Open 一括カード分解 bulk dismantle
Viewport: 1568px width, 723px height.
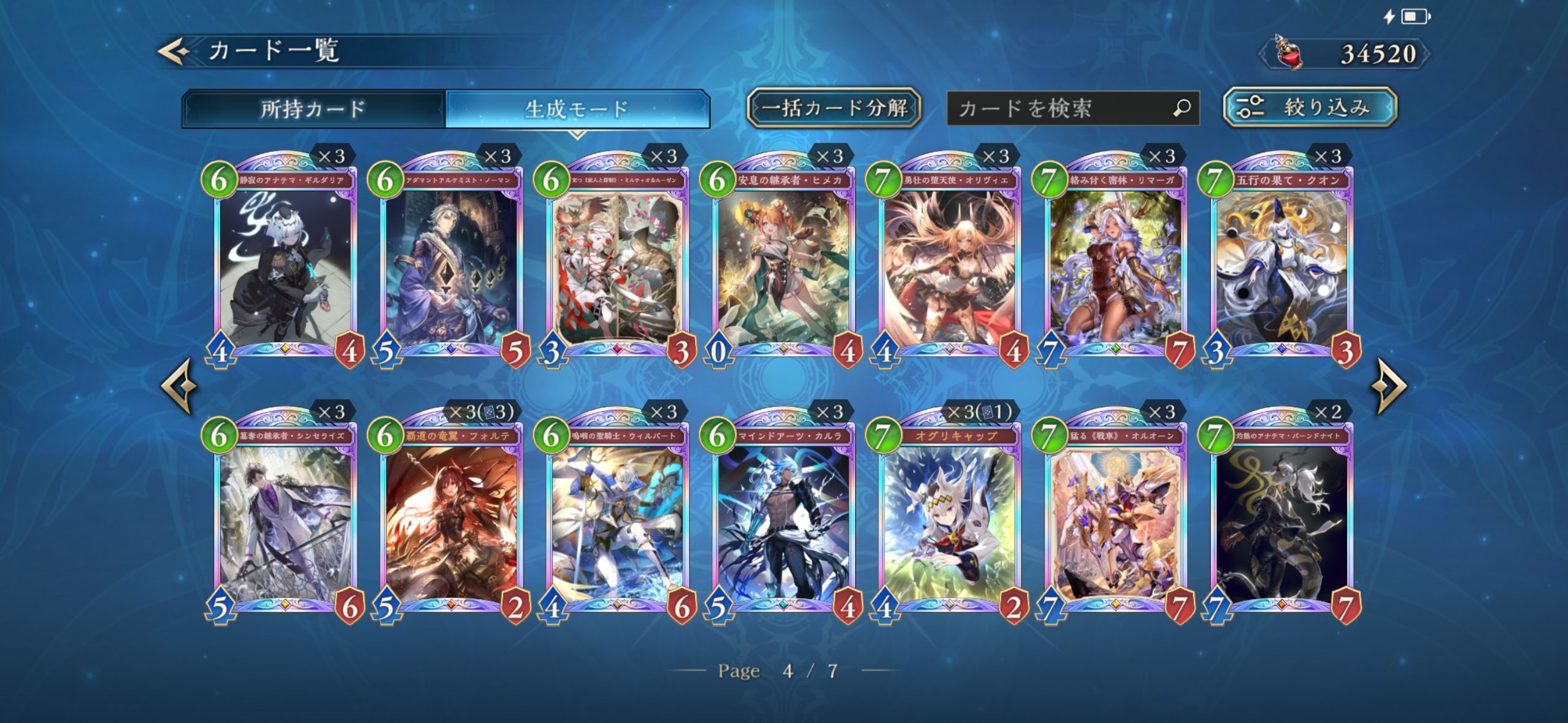pyautogui.click(x=834, y=108)
